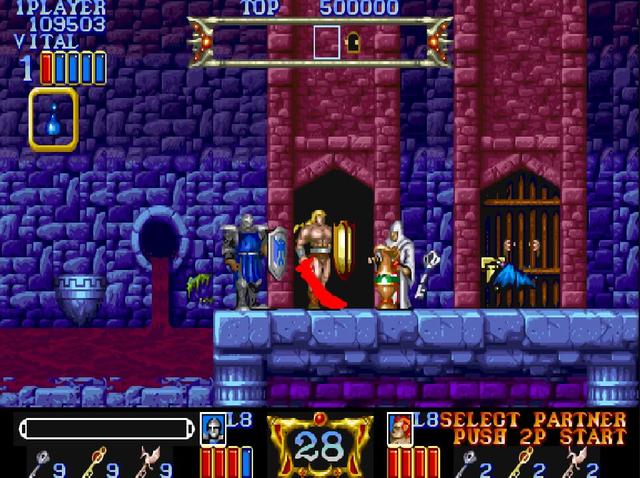Click the red-haired hero portrait
Screen dimensions: 640x478
pos(401,428)
